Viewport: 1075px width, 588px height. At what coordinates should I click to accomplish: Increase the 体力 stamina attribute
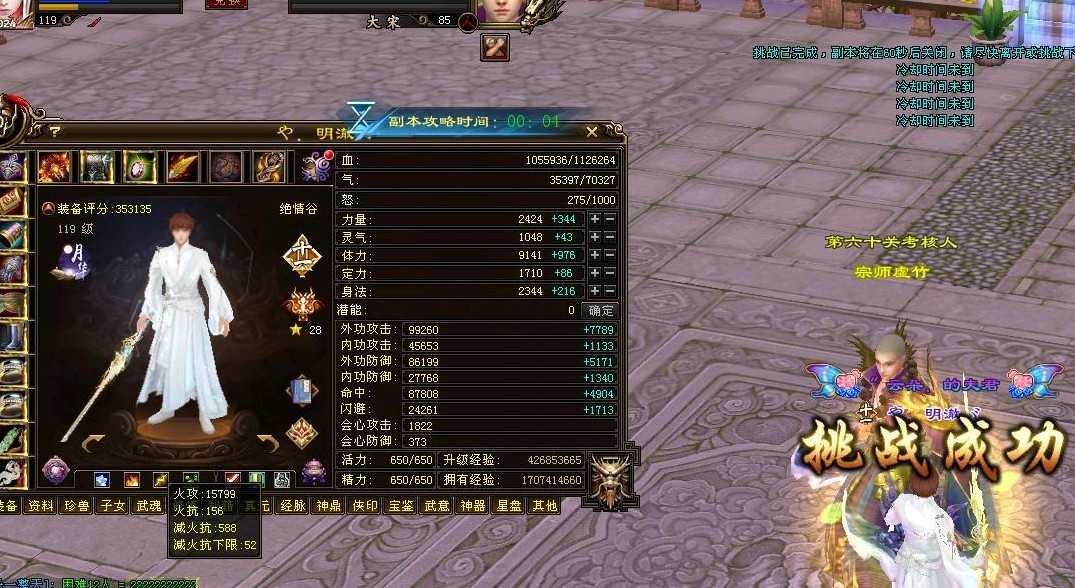(x=595, y=255)
